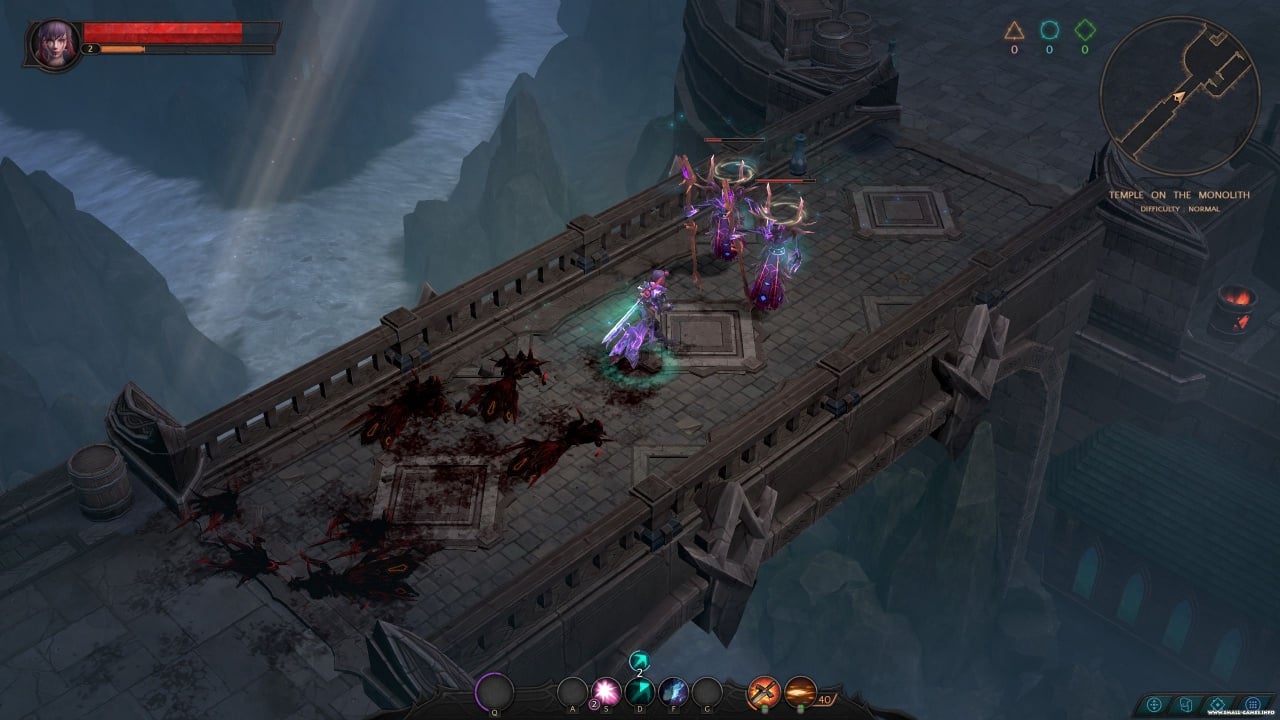Viewport: 1280px width, 720px height.
Task: Select the green diamond shard counter
Action: 1084,31
